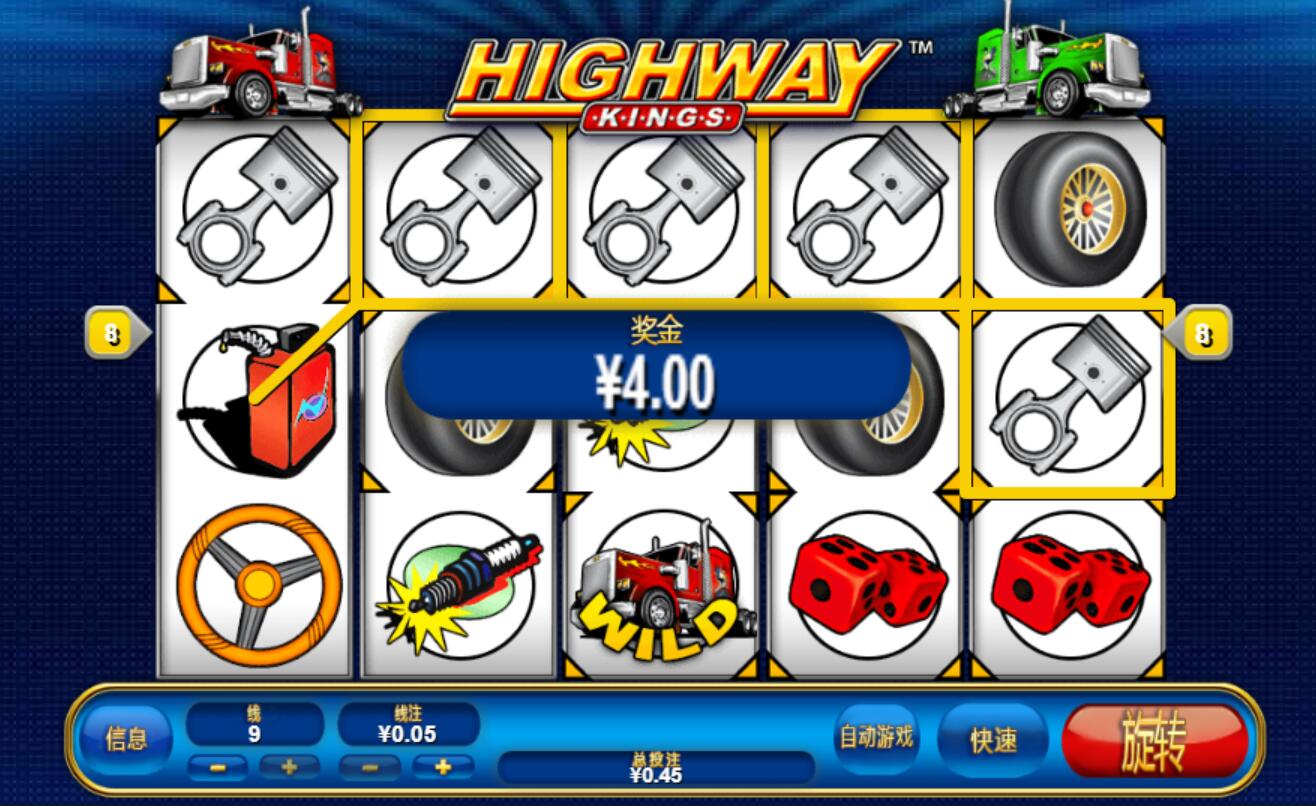
Task: Toggle 快速 fast mode
Action: pos(993,740)
